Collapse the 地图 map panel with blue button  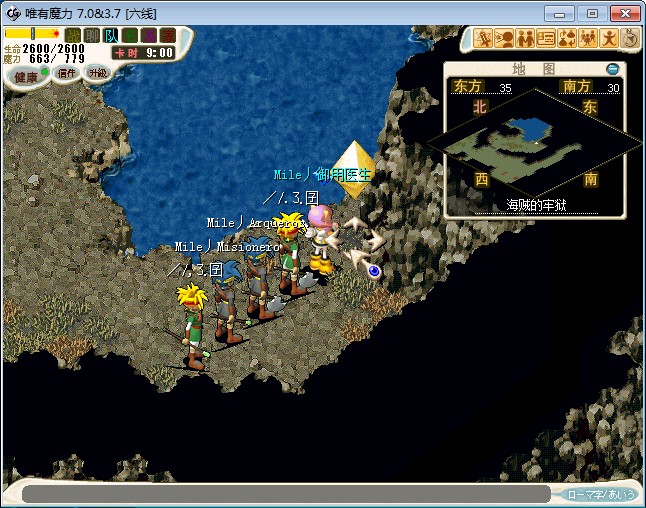point(612,69)
